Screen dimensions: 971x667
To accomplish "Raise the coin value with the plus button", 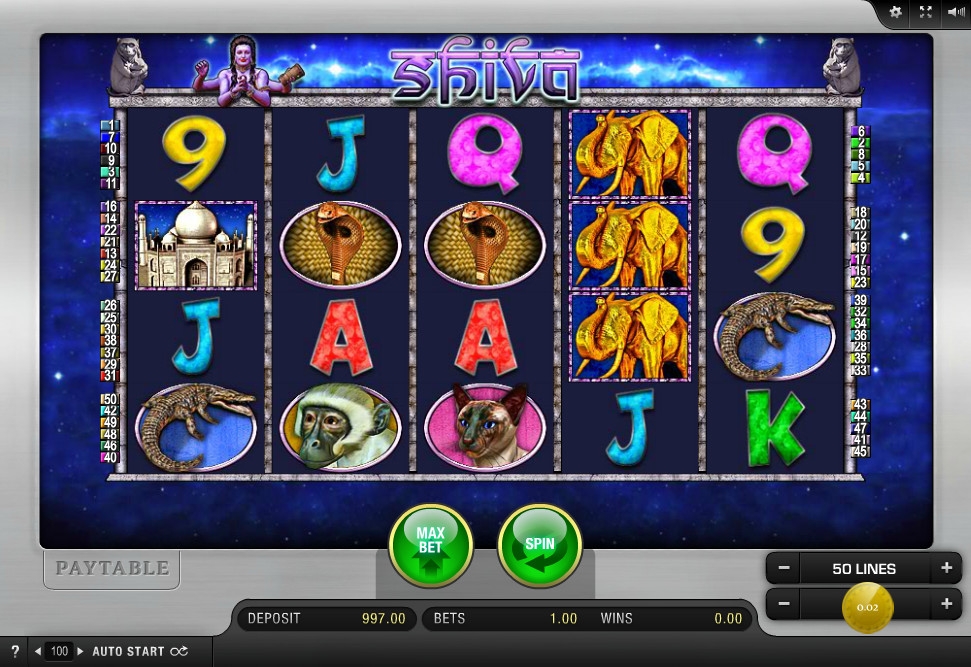I will point(945,604).
